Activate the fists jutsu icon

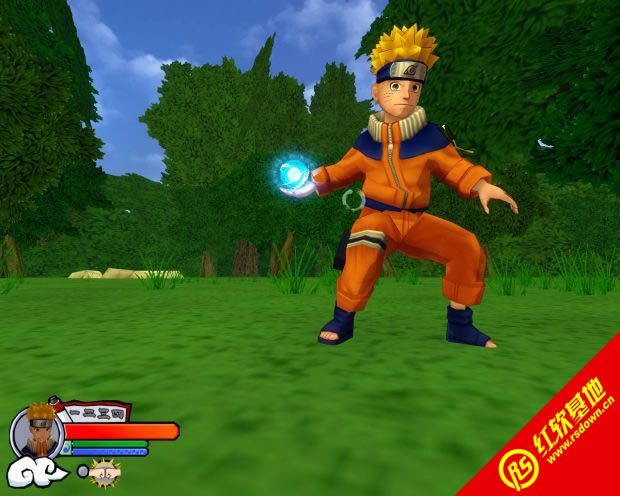click(105, 471)
